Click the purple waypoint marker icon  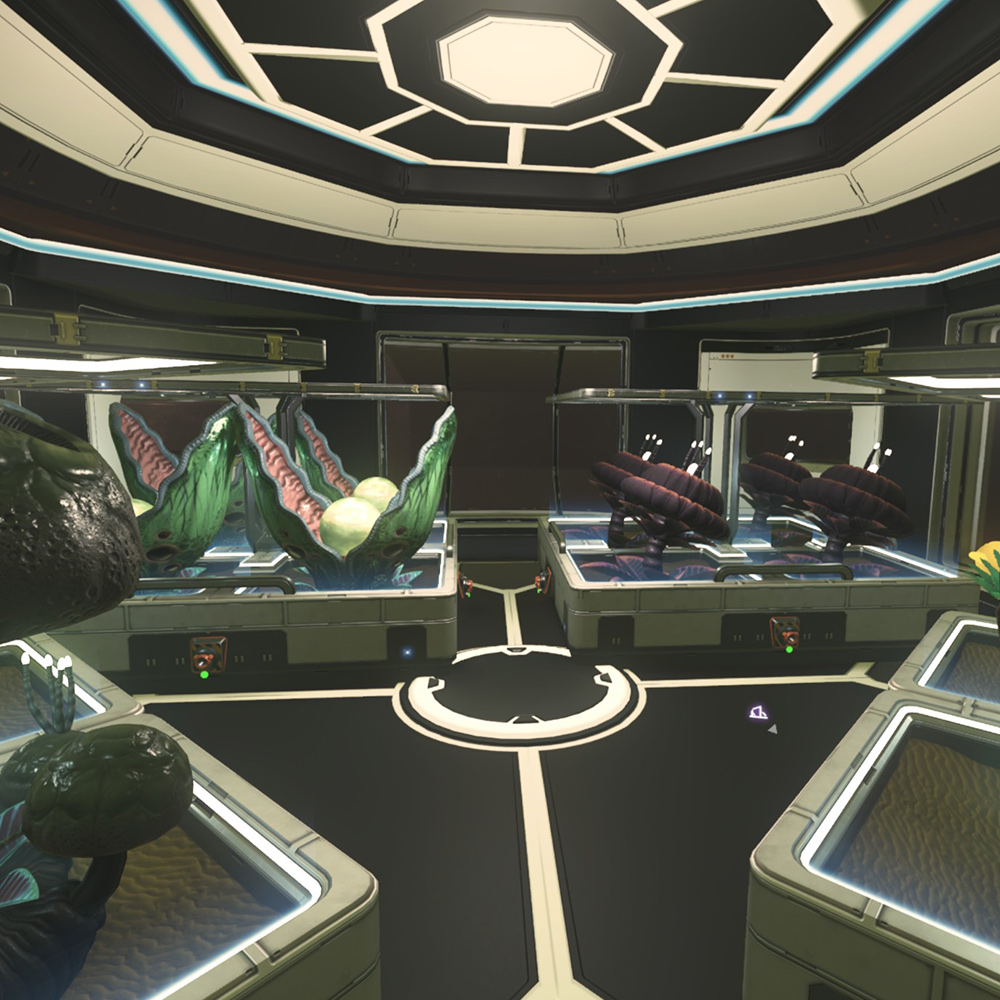tap(759, 713)
